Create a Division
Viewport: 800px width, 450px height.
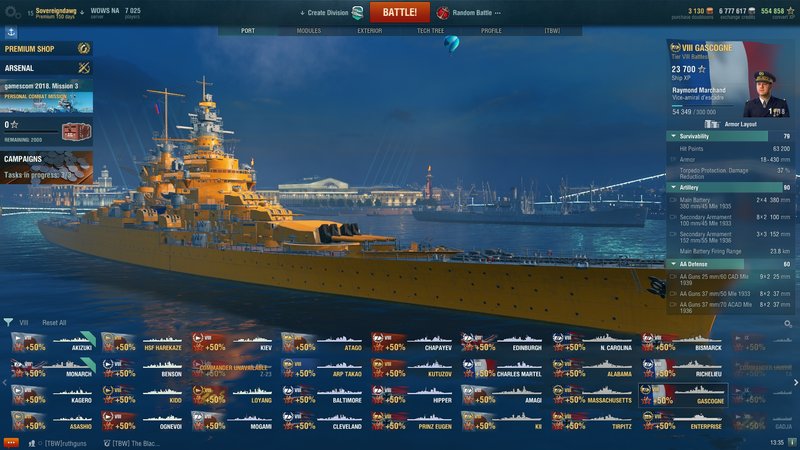[330, 13]
